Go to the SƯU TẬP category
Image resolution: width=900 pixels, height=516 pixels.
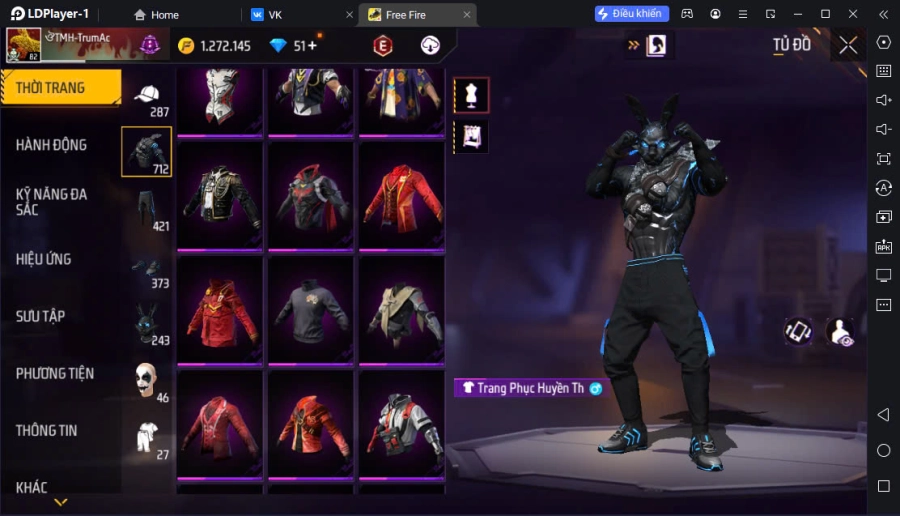click(41, 316)
